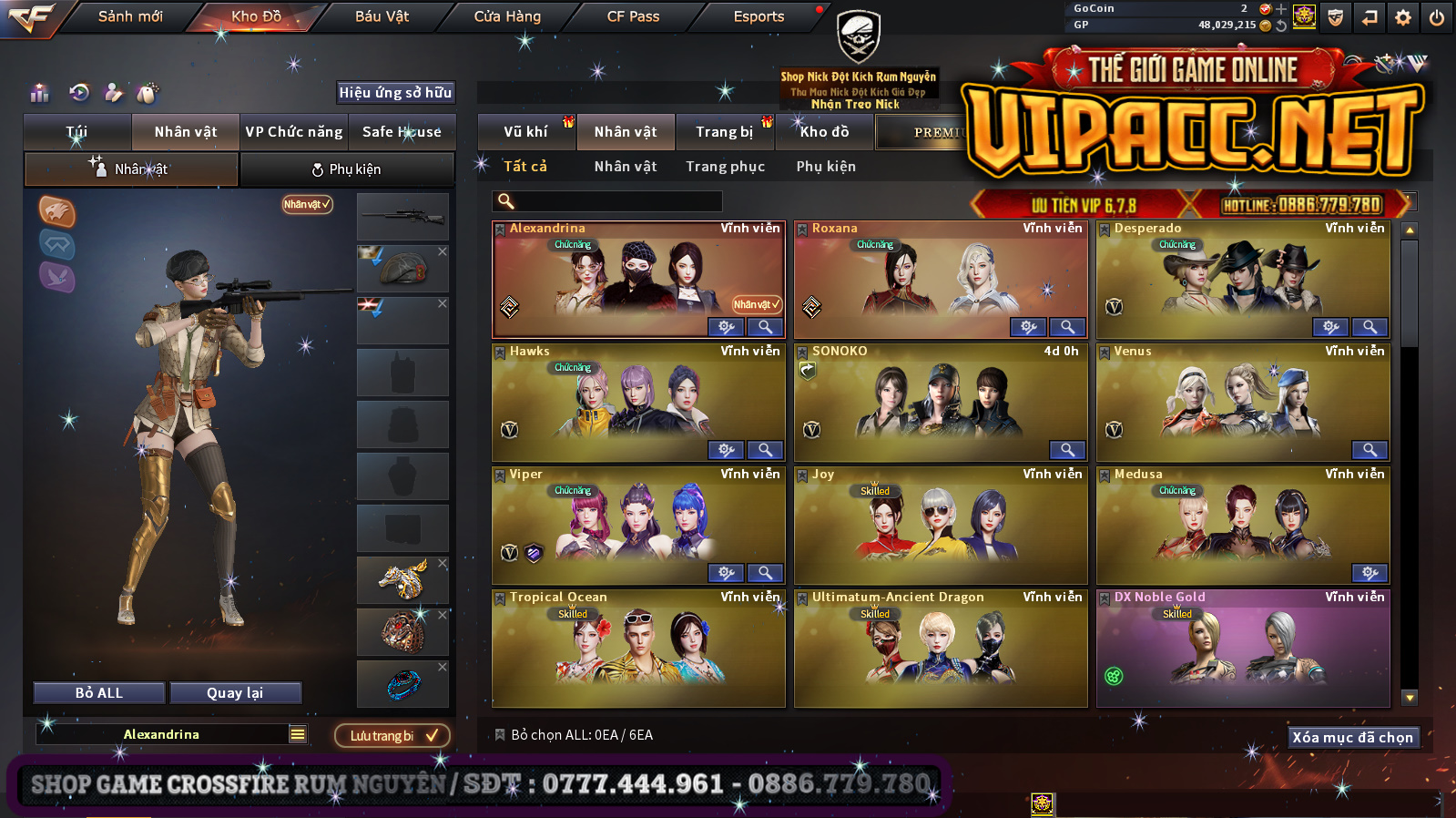
Task: Pick the Desperado character card
Action: [x=1243, y=278]
